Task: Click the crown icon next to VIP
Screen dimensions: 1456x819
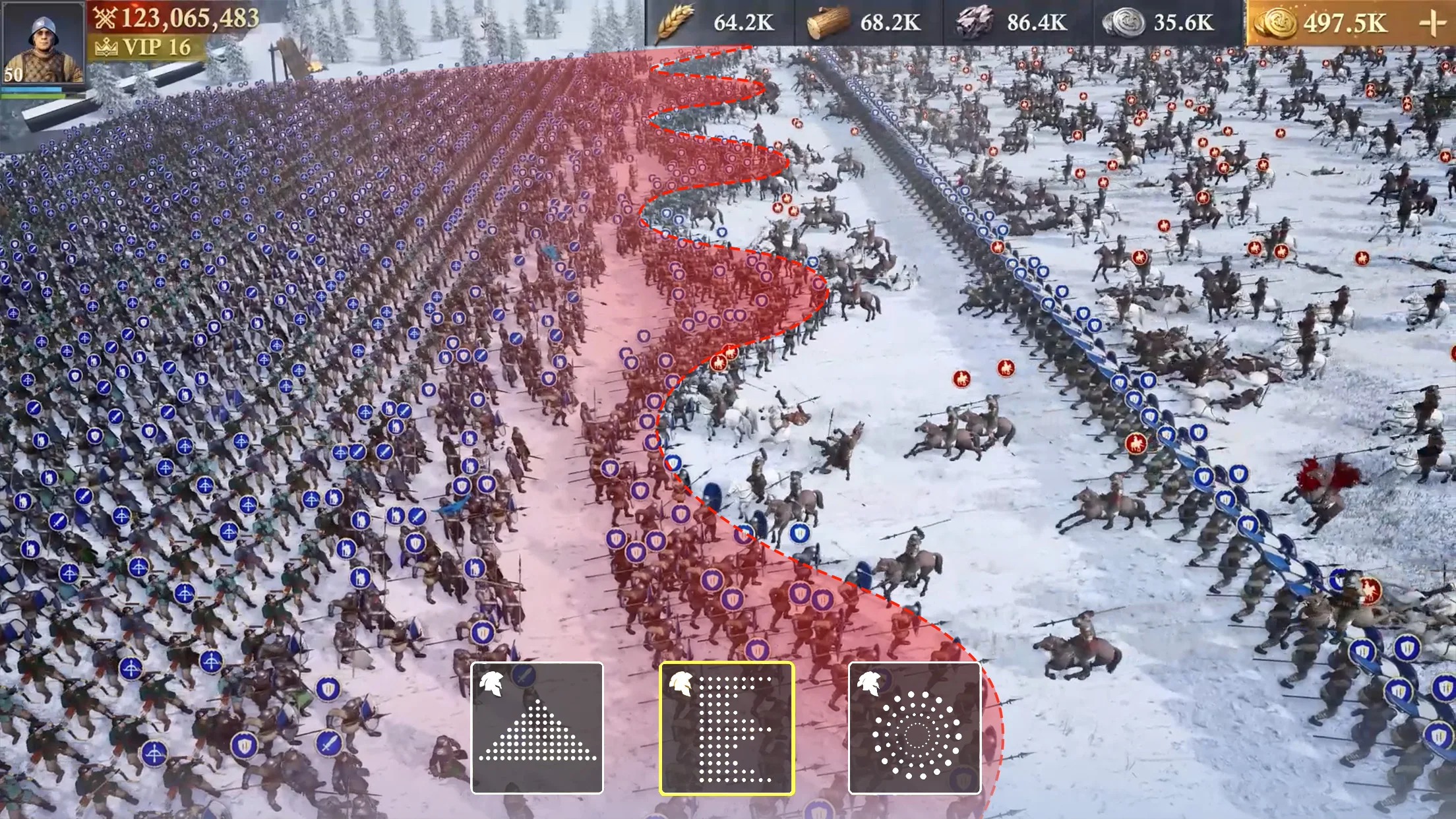Action: (106, 47)
